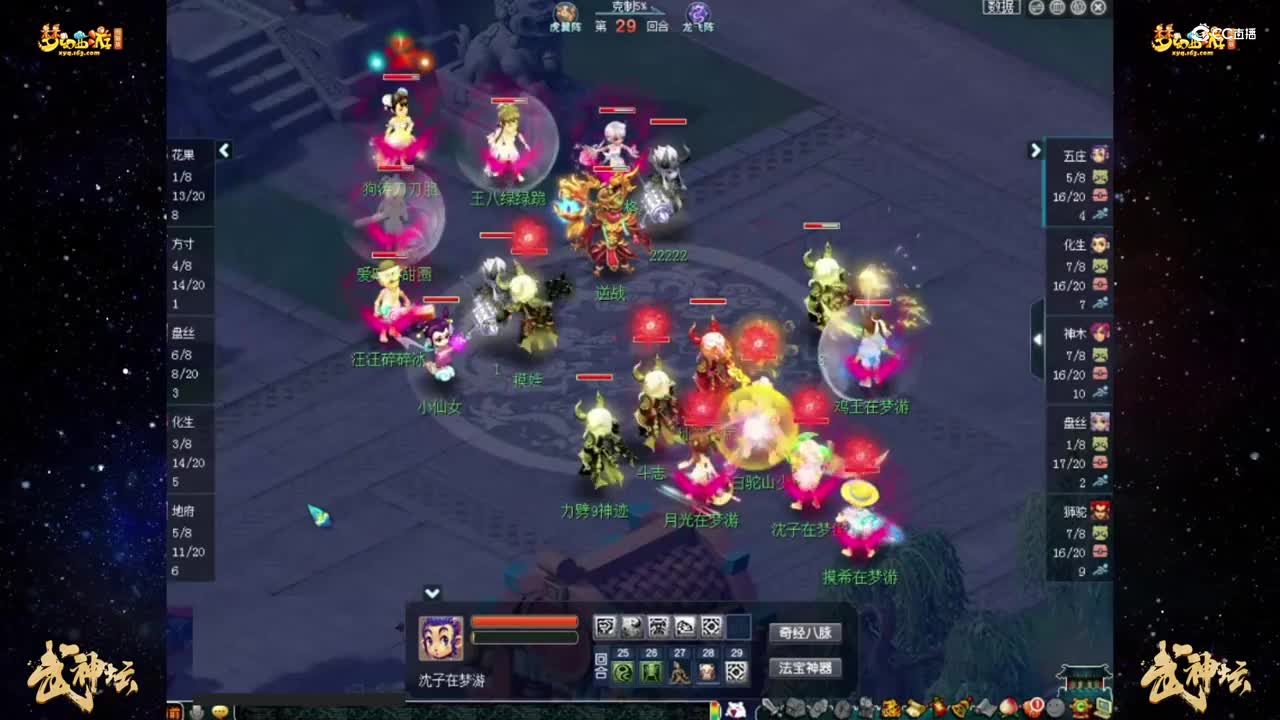
Task: Click the swirl skill icon under round 29
Action: point(736,672)
